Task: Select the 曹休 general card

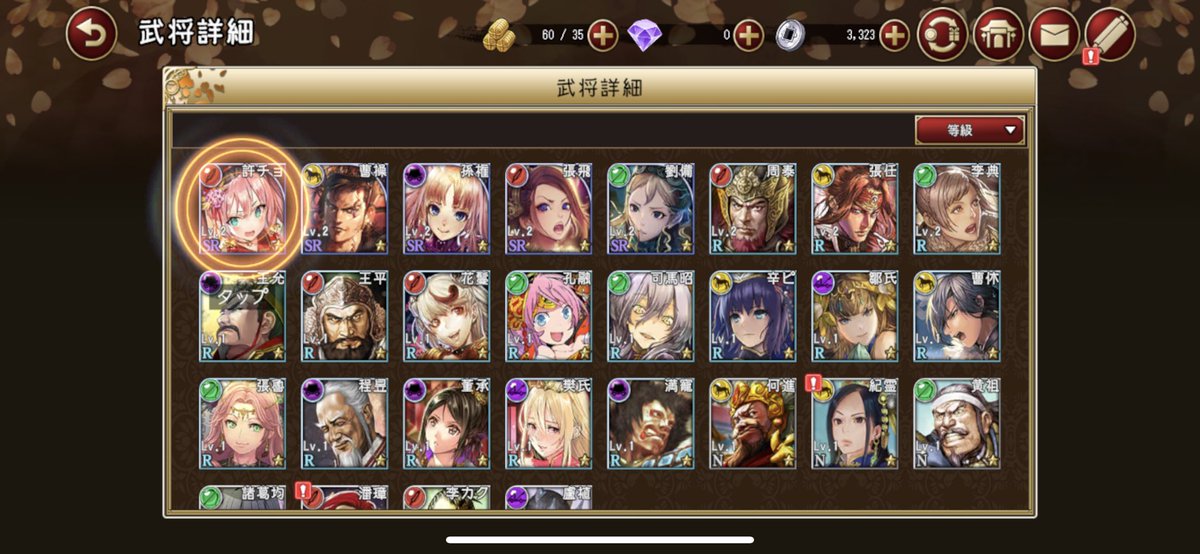Action: coord(957,316)
